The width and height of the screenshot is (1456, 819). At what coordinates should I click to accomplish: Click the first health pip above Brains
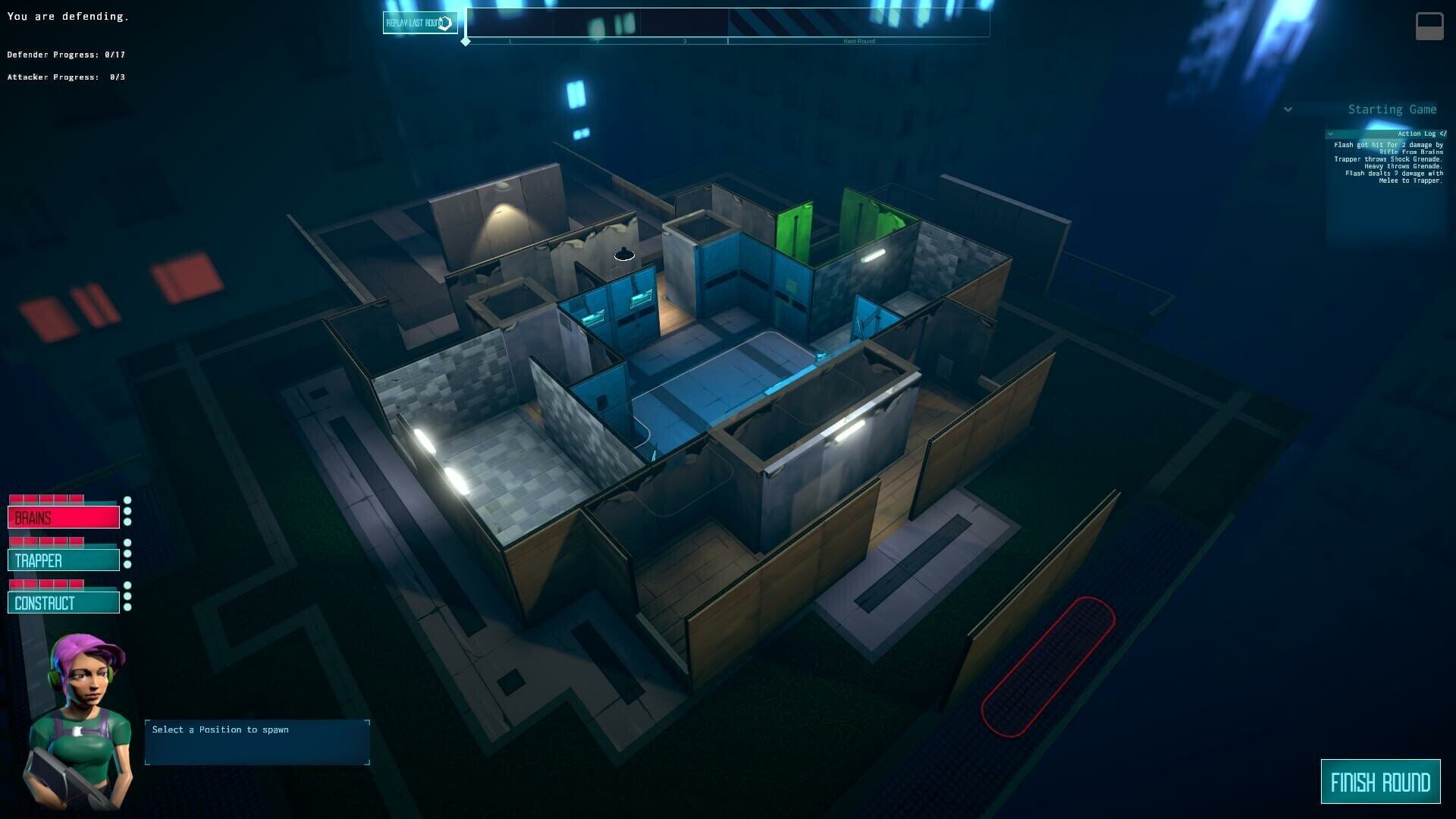[x=17, y=498]
